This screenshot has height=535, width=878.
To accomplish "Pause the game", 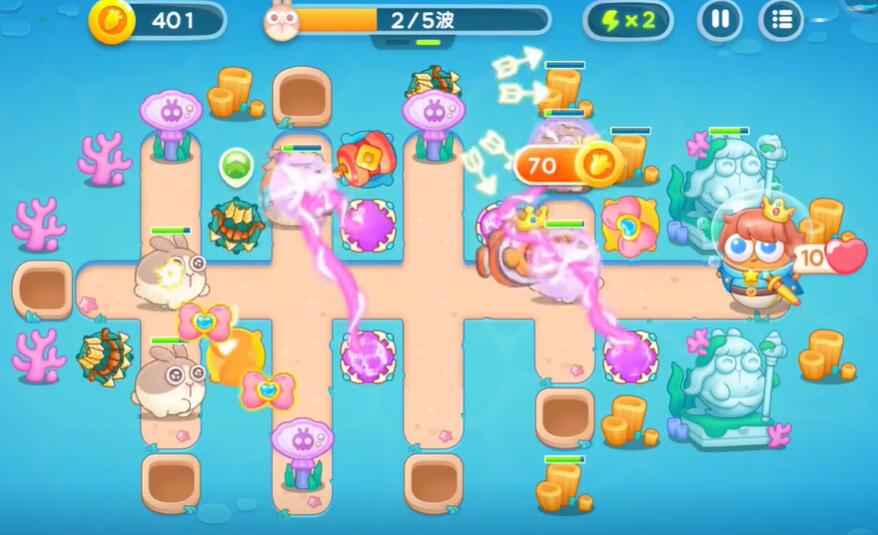I will tap(719, 20).
